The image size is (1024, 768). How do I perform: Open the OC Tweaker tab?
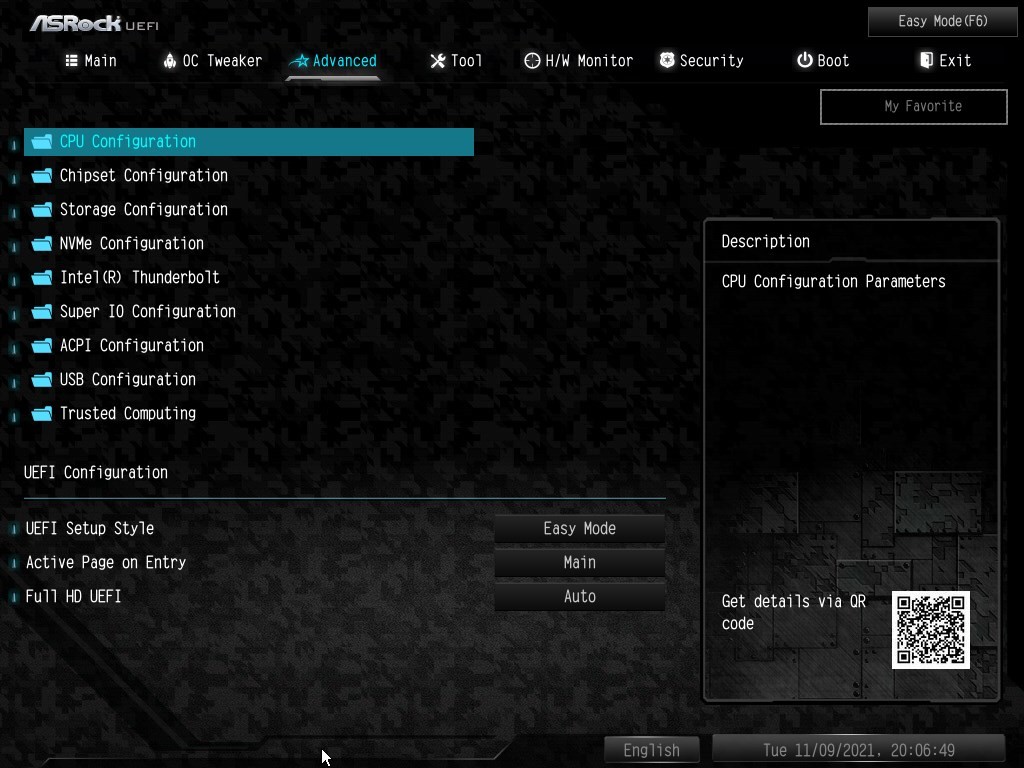(x=212, y=61)
